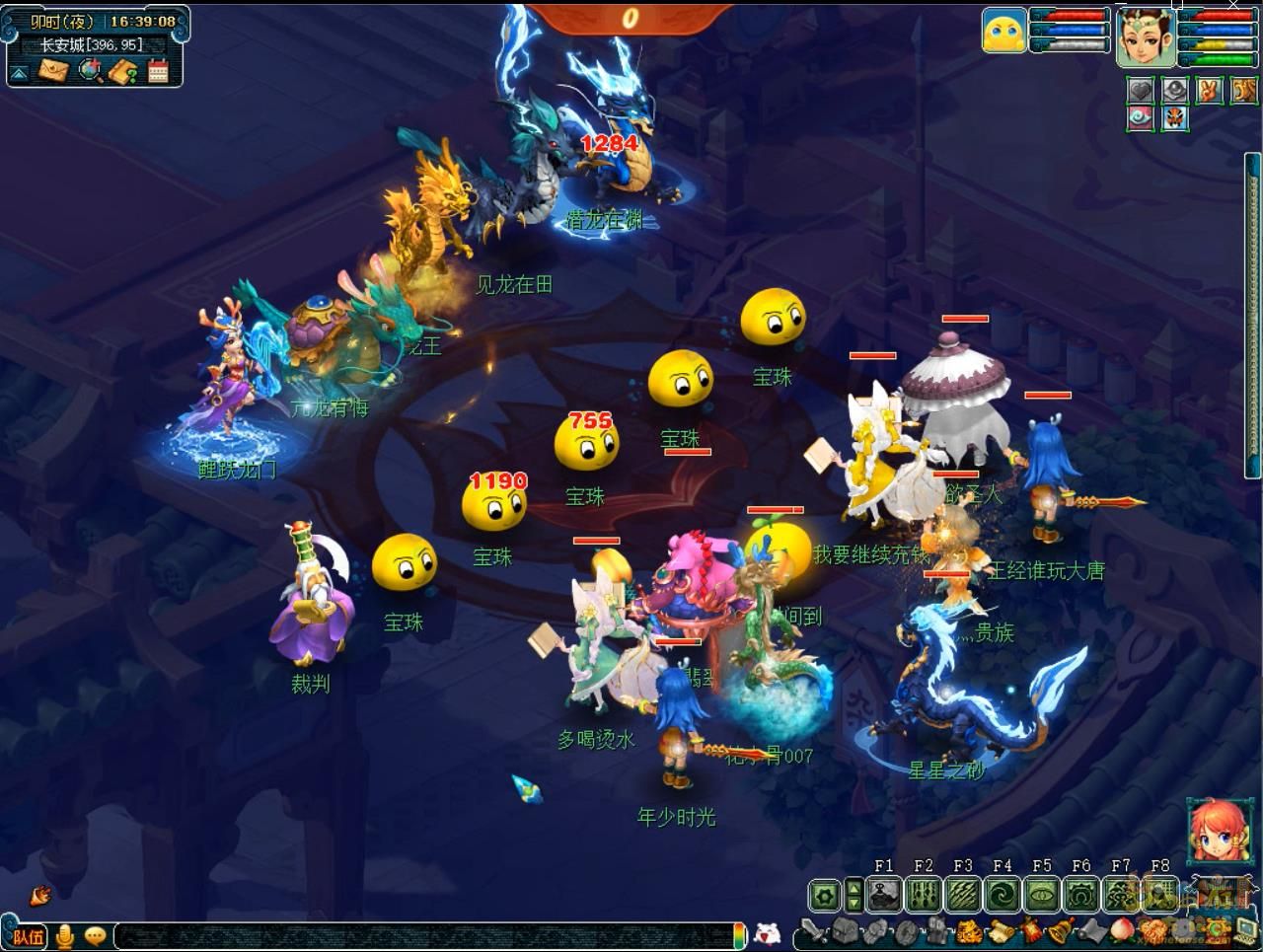Activate the F1 skill slot
Screen dimensions: 1263x952
(x=884, y=896)
